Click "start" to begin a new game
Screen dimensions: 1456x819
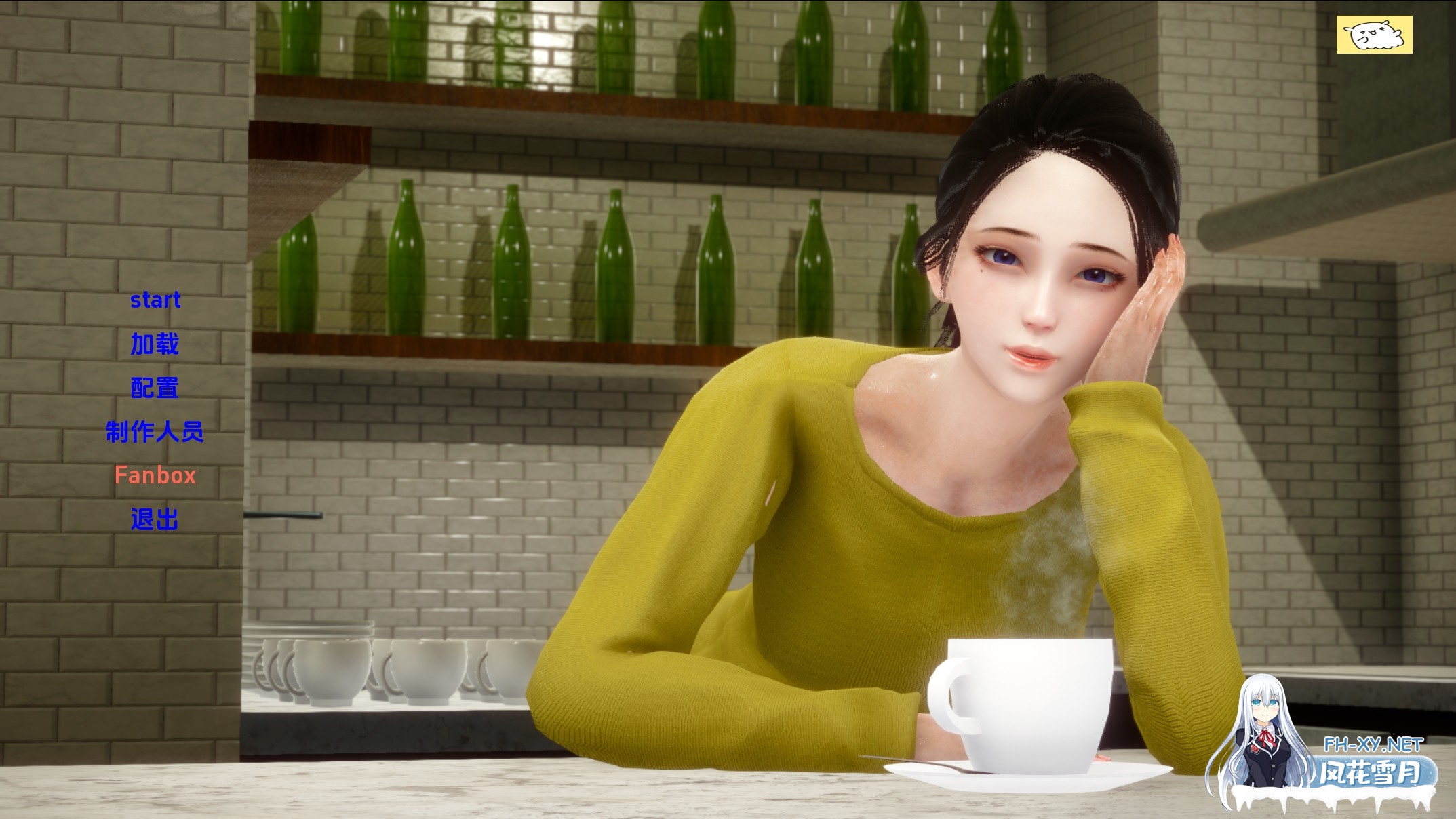[x=157, y=300]
